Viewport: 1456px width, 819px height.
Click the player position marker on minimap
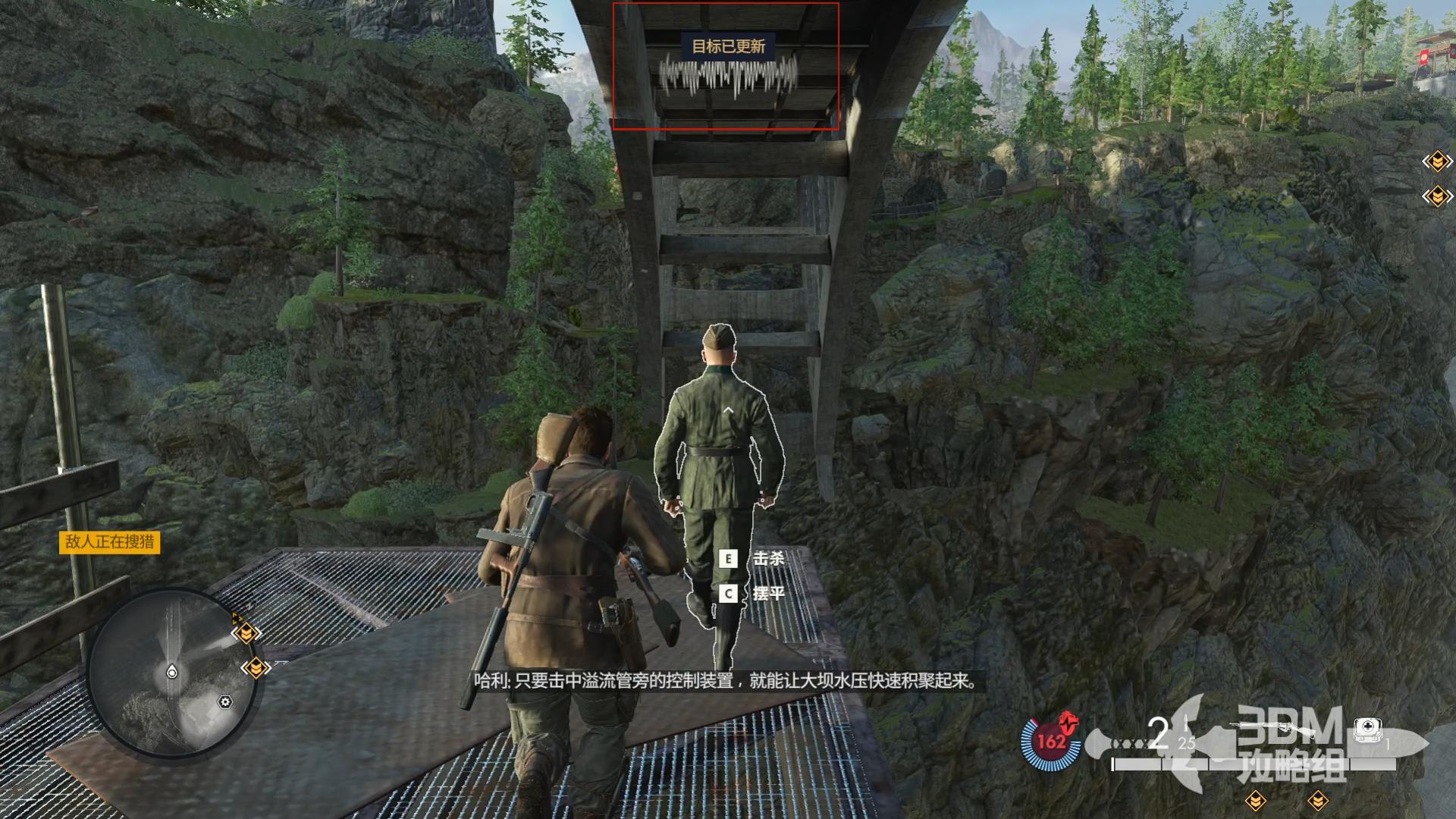pos(172,672)
